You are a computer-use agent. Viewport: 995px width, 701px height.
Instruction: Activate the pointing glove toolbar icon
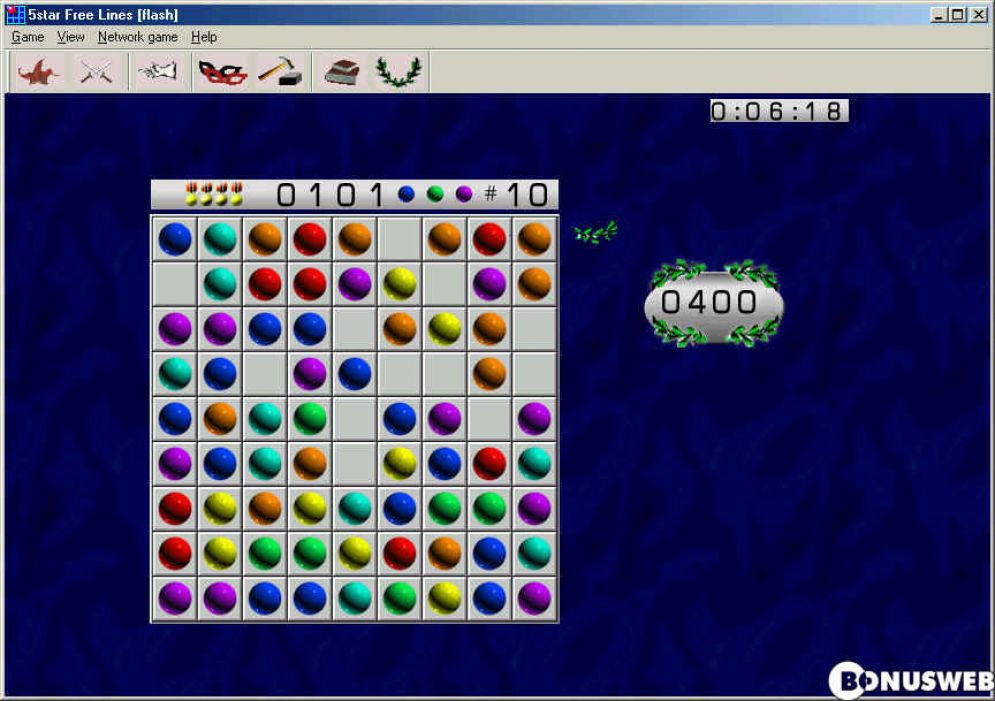(x=157, y=72)
